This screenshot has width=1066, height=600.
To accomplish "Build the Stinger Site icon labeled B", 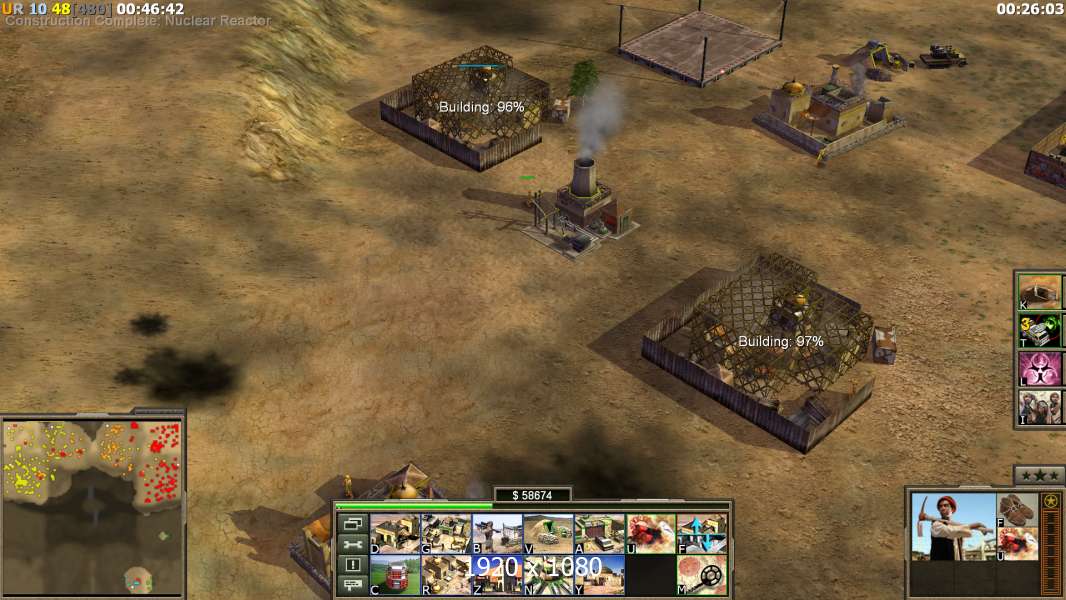I will point(497,533).
